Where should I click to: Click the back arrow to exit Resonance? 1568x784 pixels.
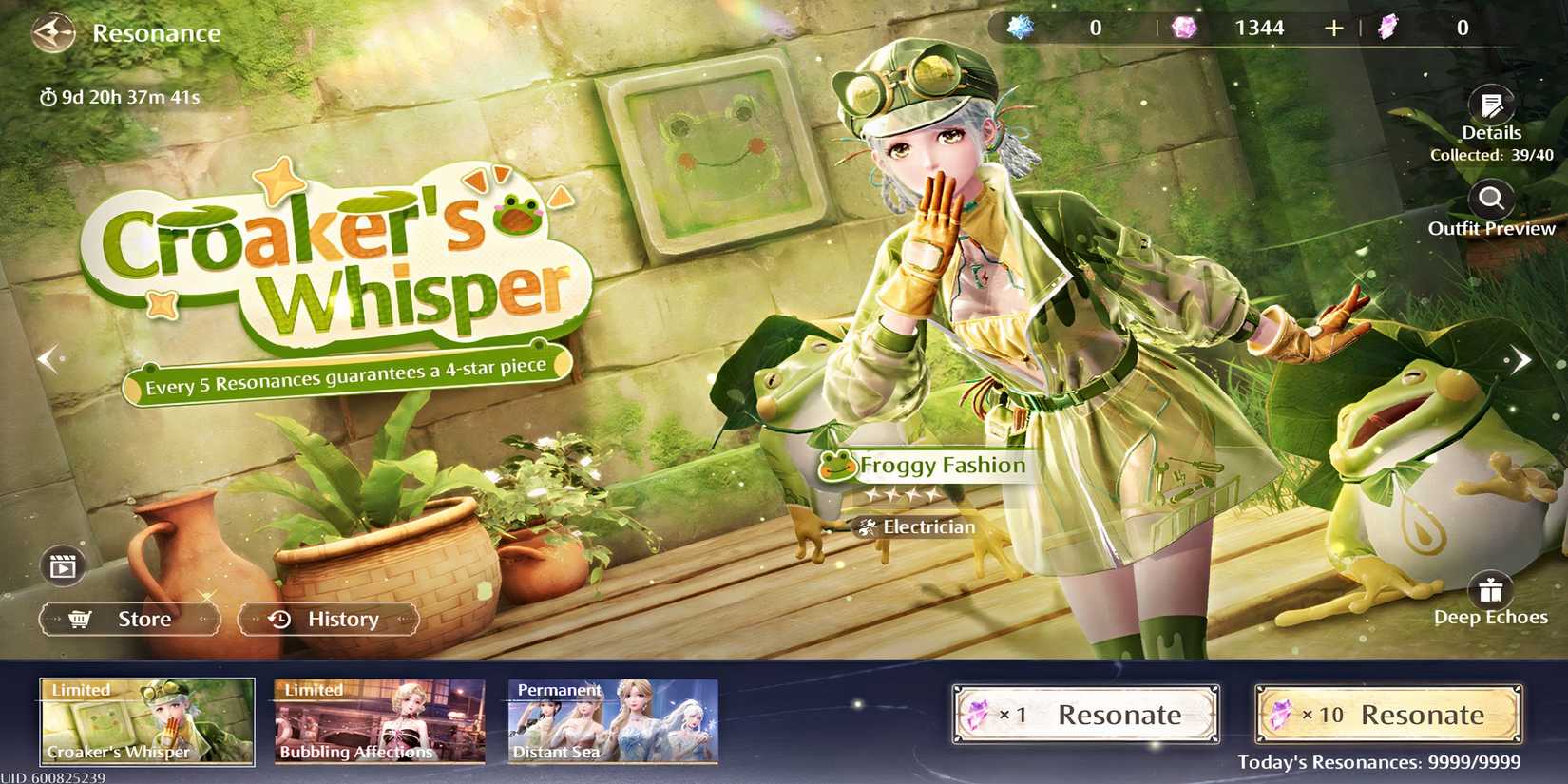(x=54, y=33)
